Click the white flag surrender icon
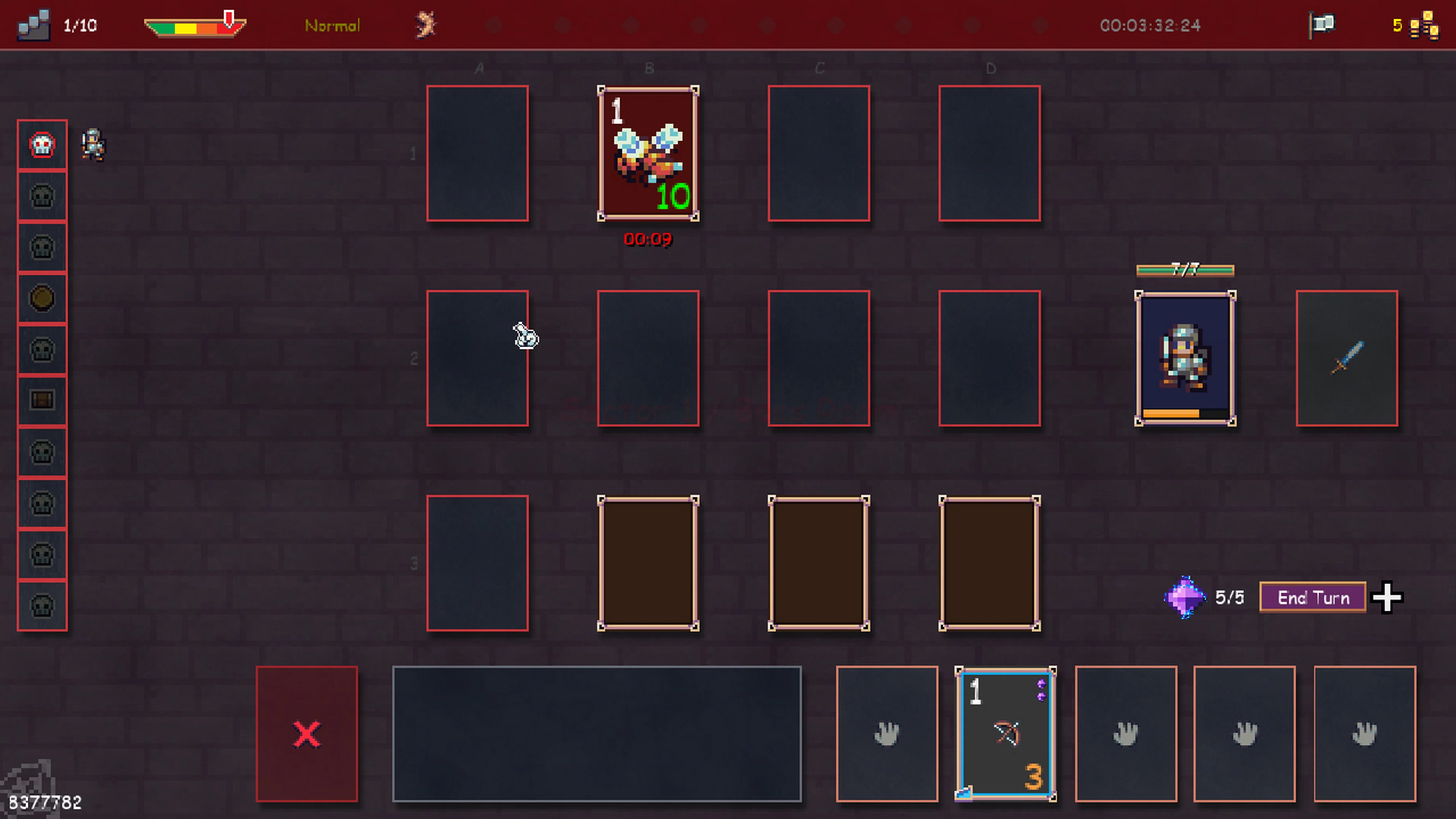Screen dimensions: 1456x819 (1323, 24)
